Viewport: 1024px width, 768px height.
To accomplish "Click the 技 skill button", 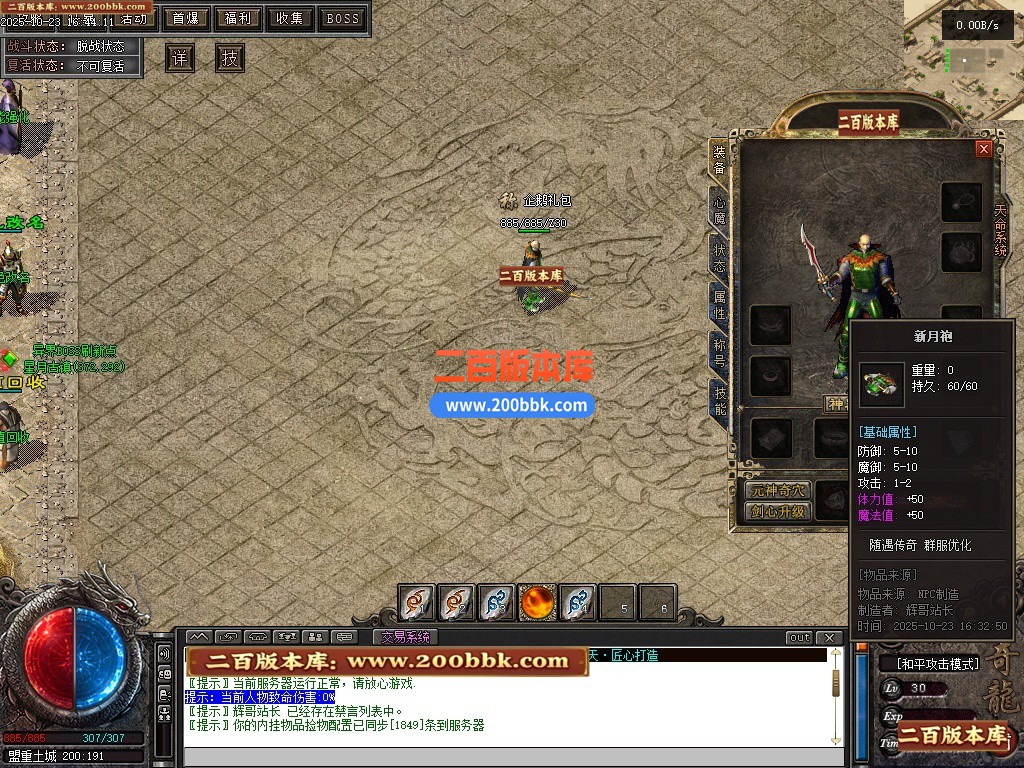I will pyautogui.click(x=230, y=58).
